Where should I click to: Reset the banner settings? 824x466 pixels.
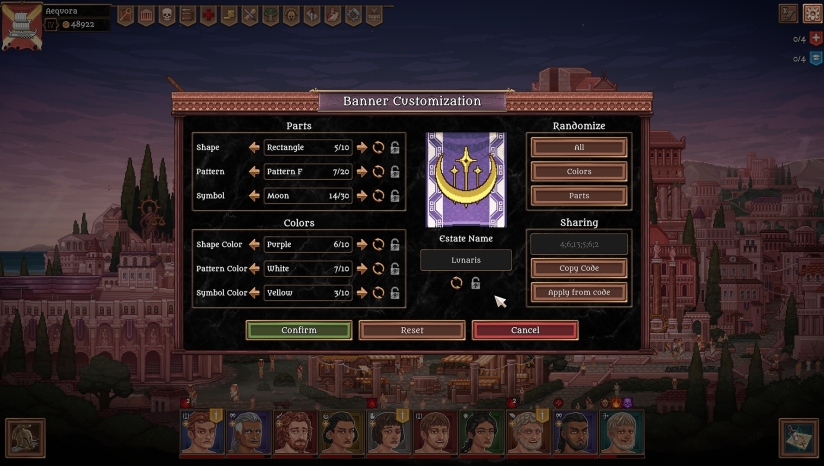click(412, 330)
